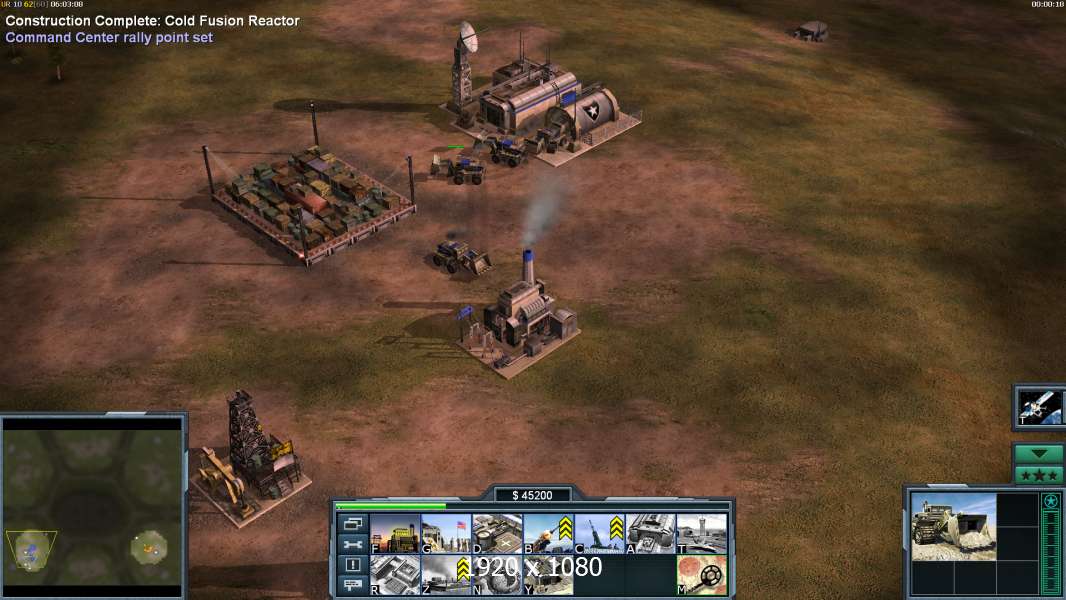Activate the satellite special power shortcut
The height and width of the screenshot is (600, 1066).
[1040, 406]
